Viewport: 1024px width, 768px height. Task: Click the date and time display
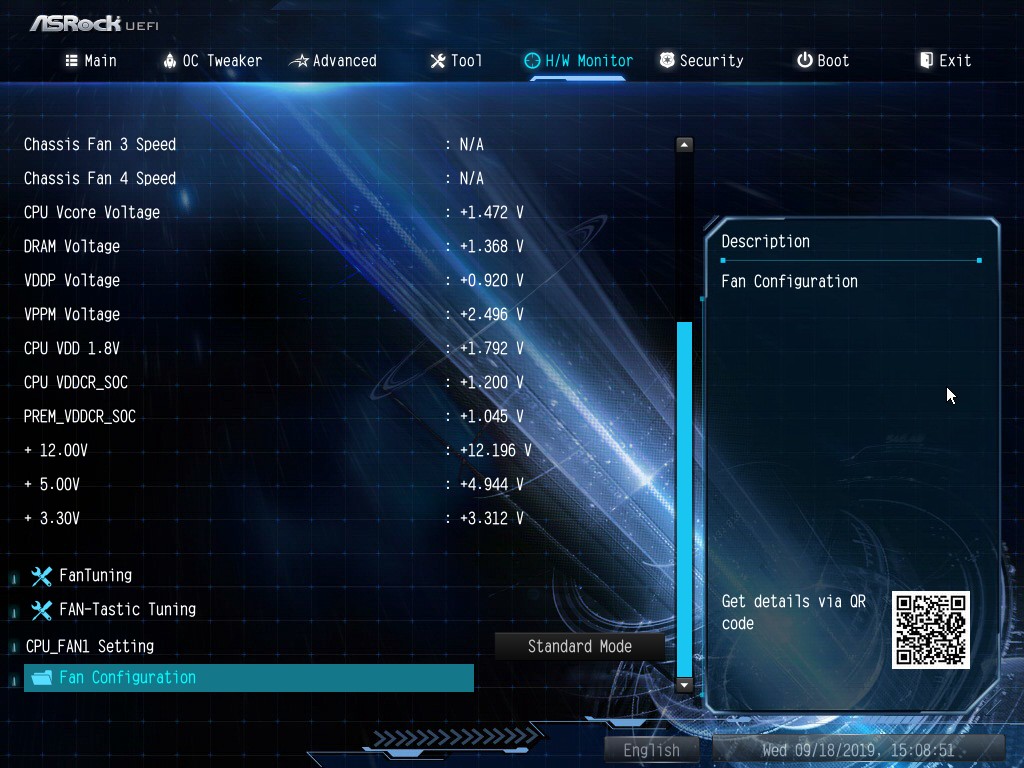point(858,749)
